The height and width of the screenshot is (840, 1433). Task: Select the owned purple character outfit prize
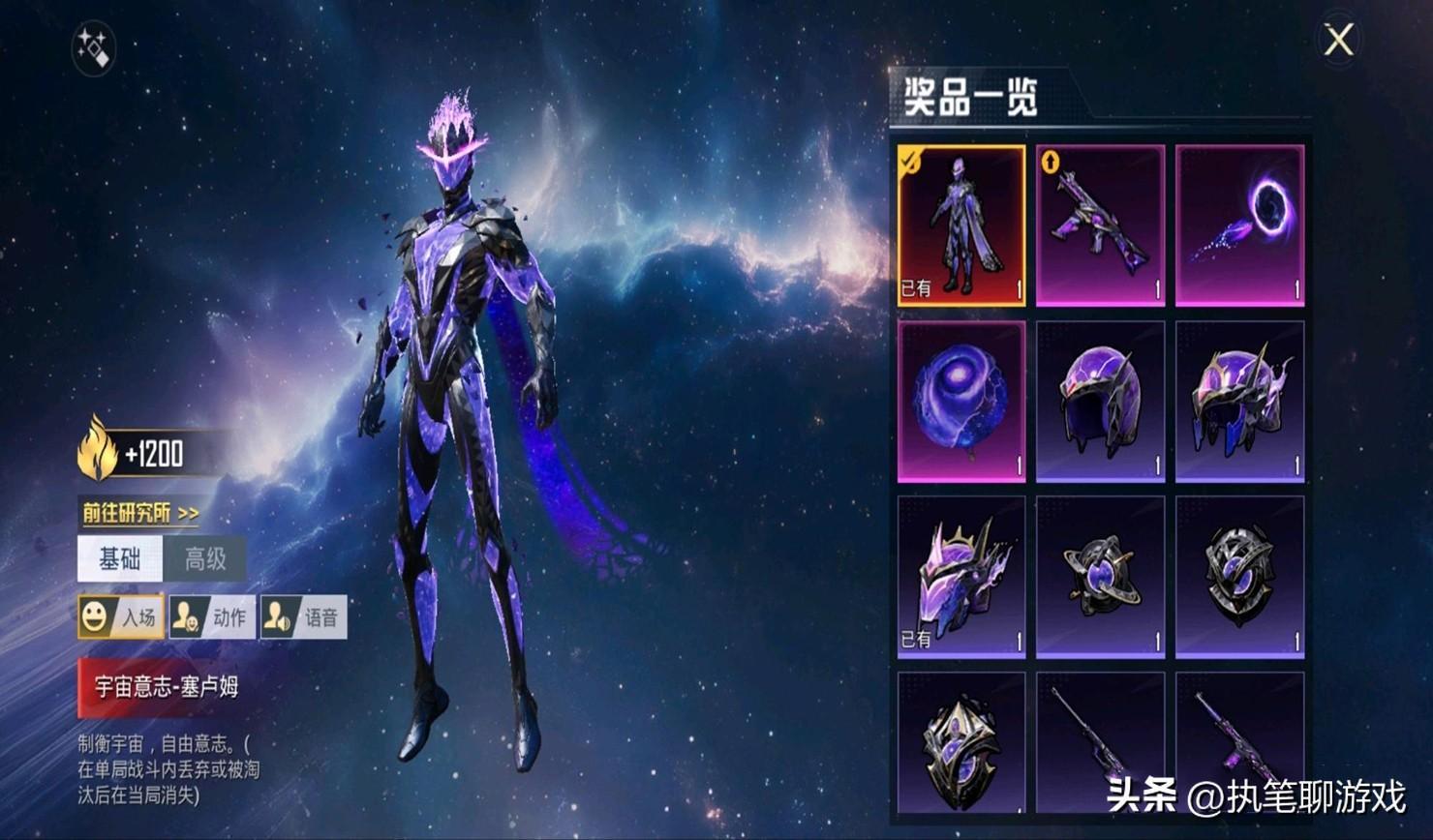point(961,225)
